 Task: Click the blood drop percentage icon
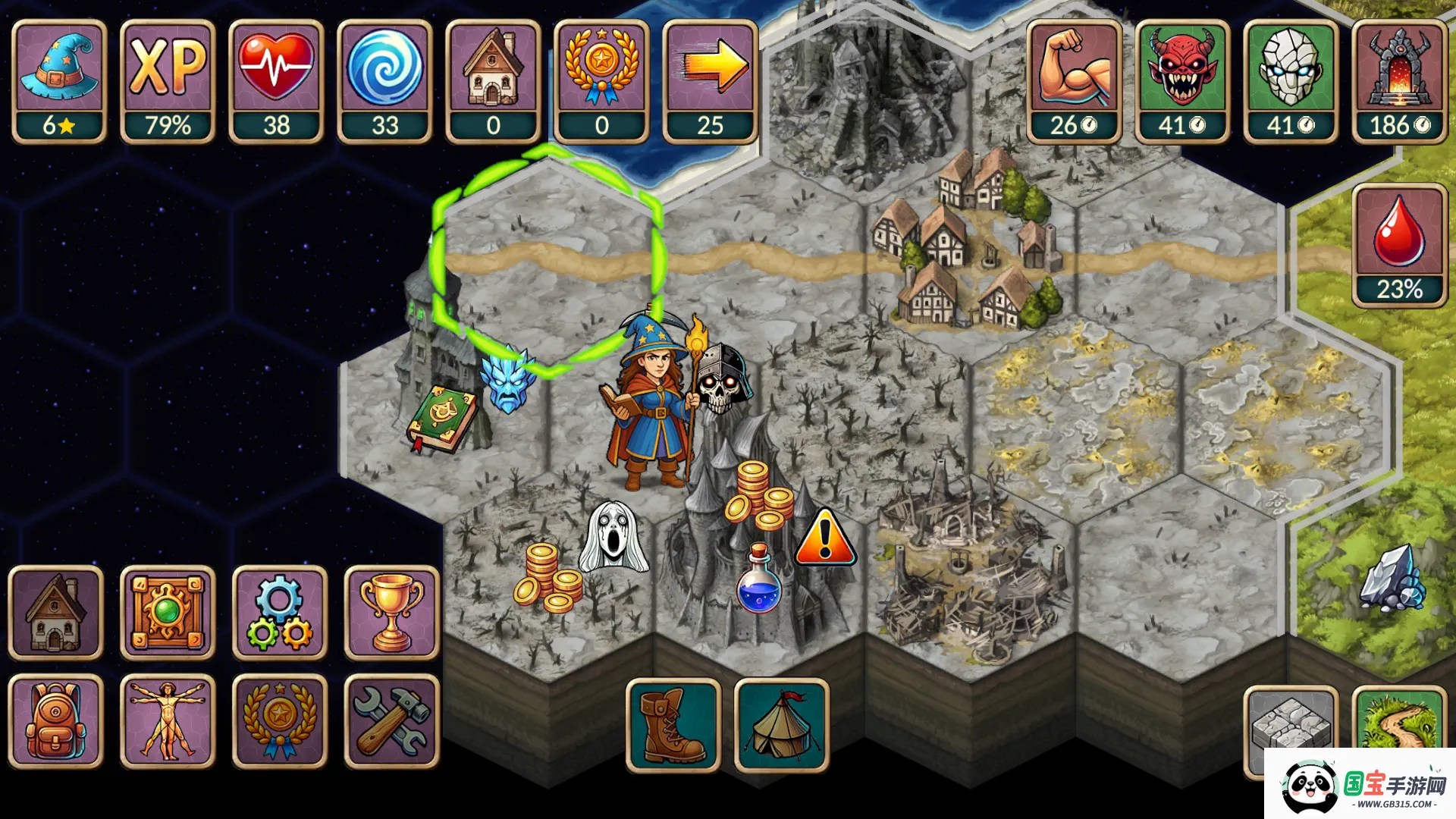coord(1399,245)
